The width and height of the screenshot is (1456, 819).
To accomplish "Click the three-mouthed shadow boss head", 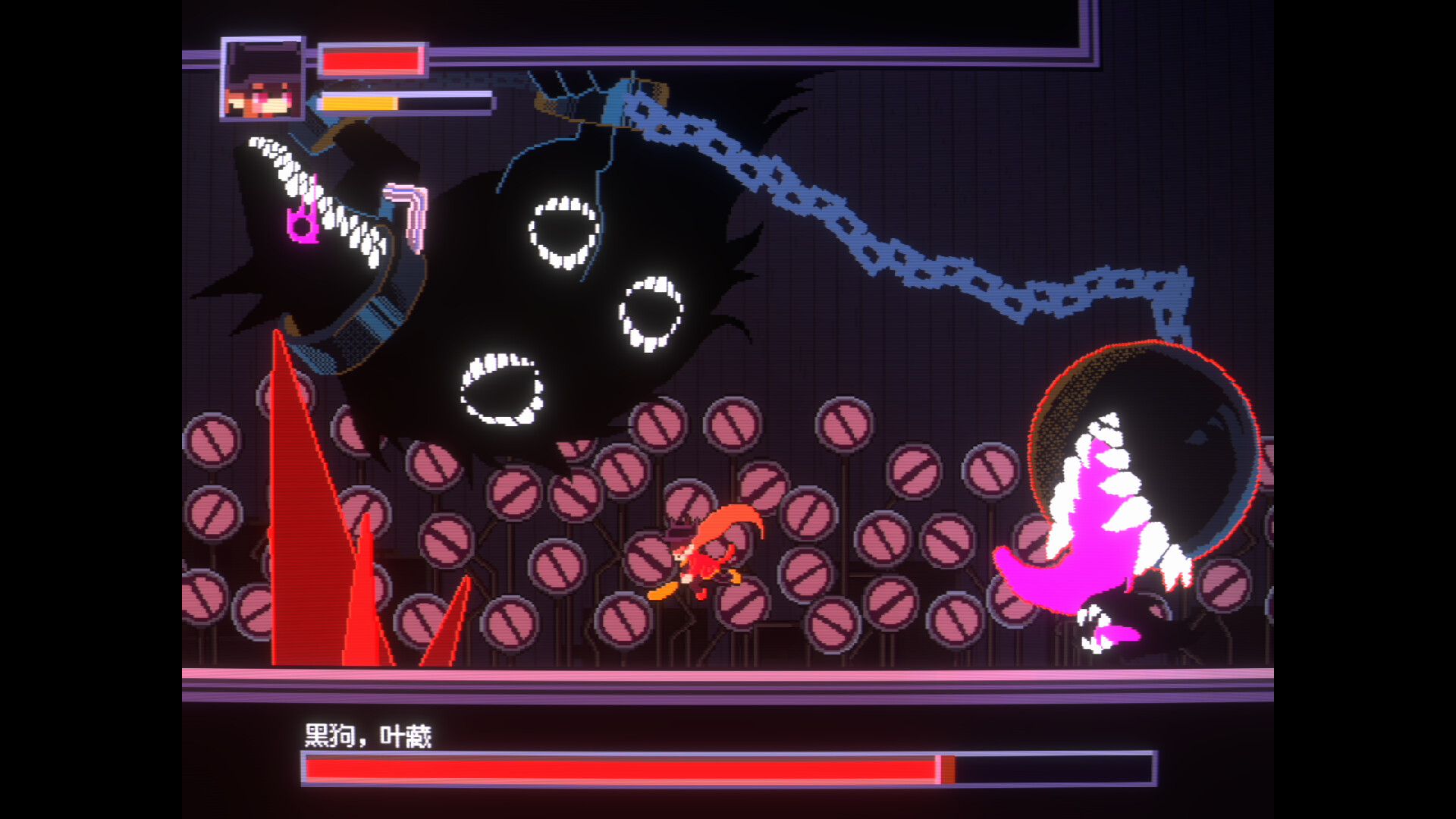I will (576, 288).
